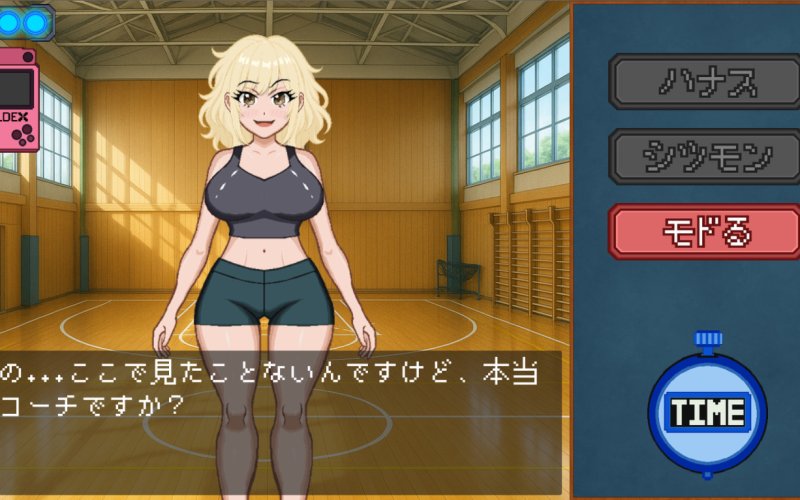Open the pink DEX handheld device
The image size is (800, 500).
tap(19, 102)
